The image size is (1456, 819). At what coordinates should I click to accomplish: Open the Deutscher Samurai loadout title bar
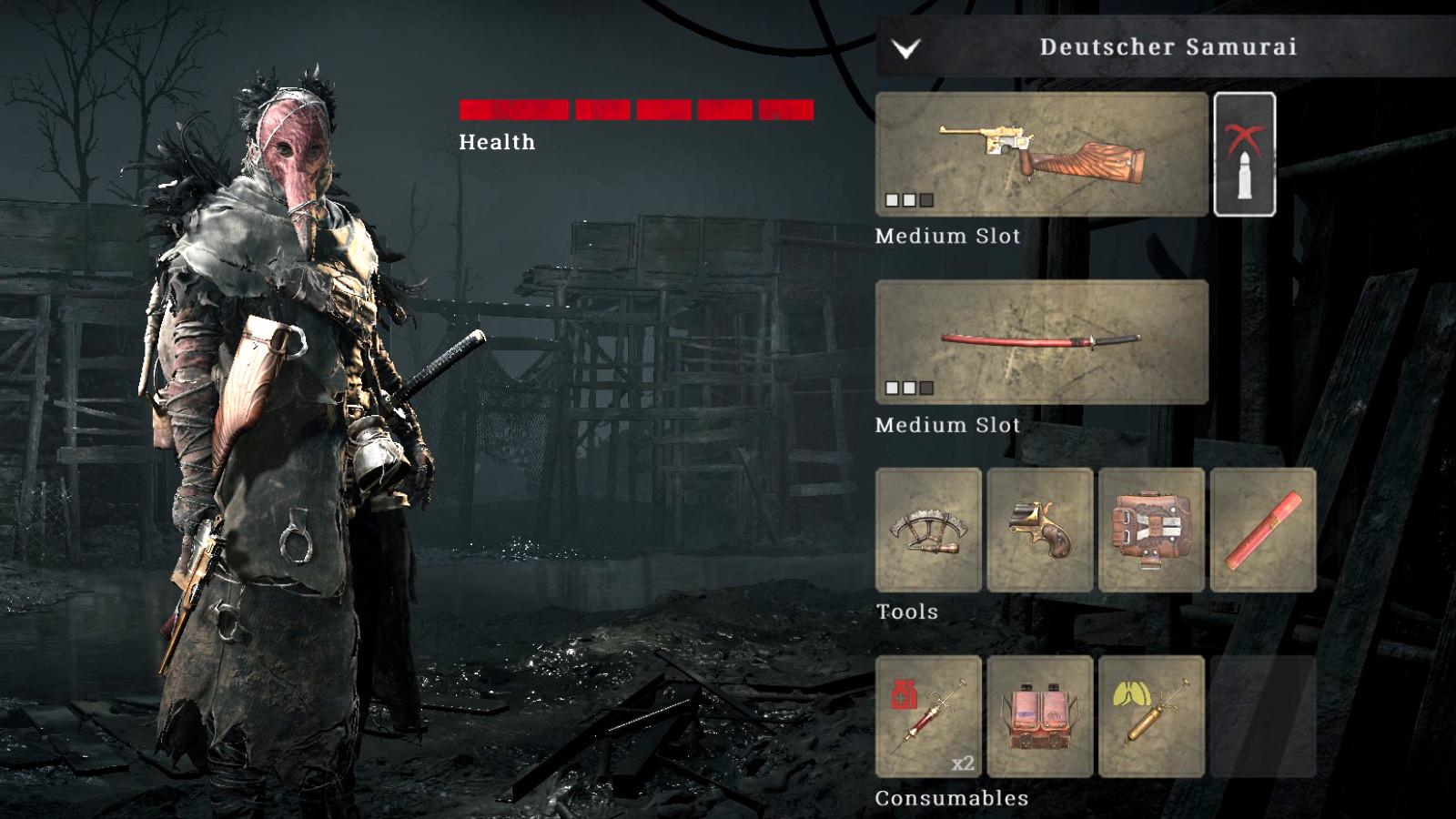pos(1169,46)
